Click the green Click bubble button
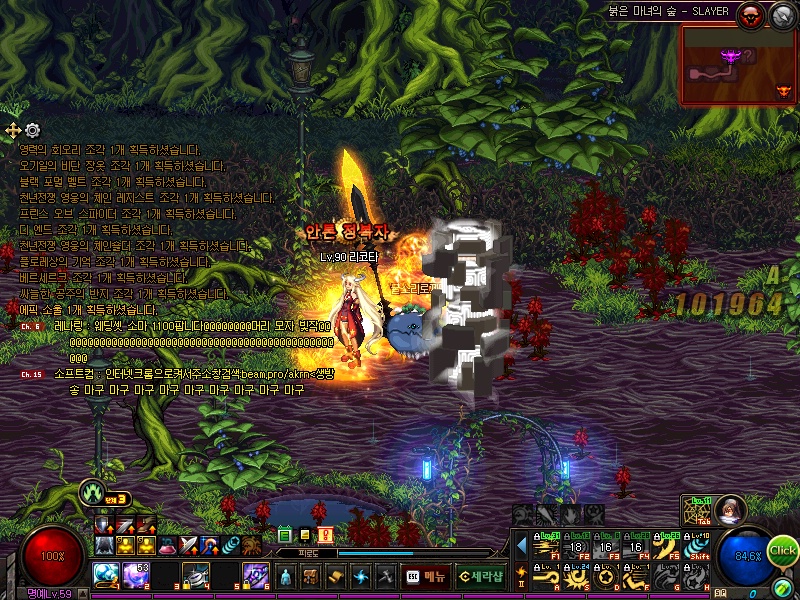This screenshot has height=600, width=800. [x=783, y=549]
